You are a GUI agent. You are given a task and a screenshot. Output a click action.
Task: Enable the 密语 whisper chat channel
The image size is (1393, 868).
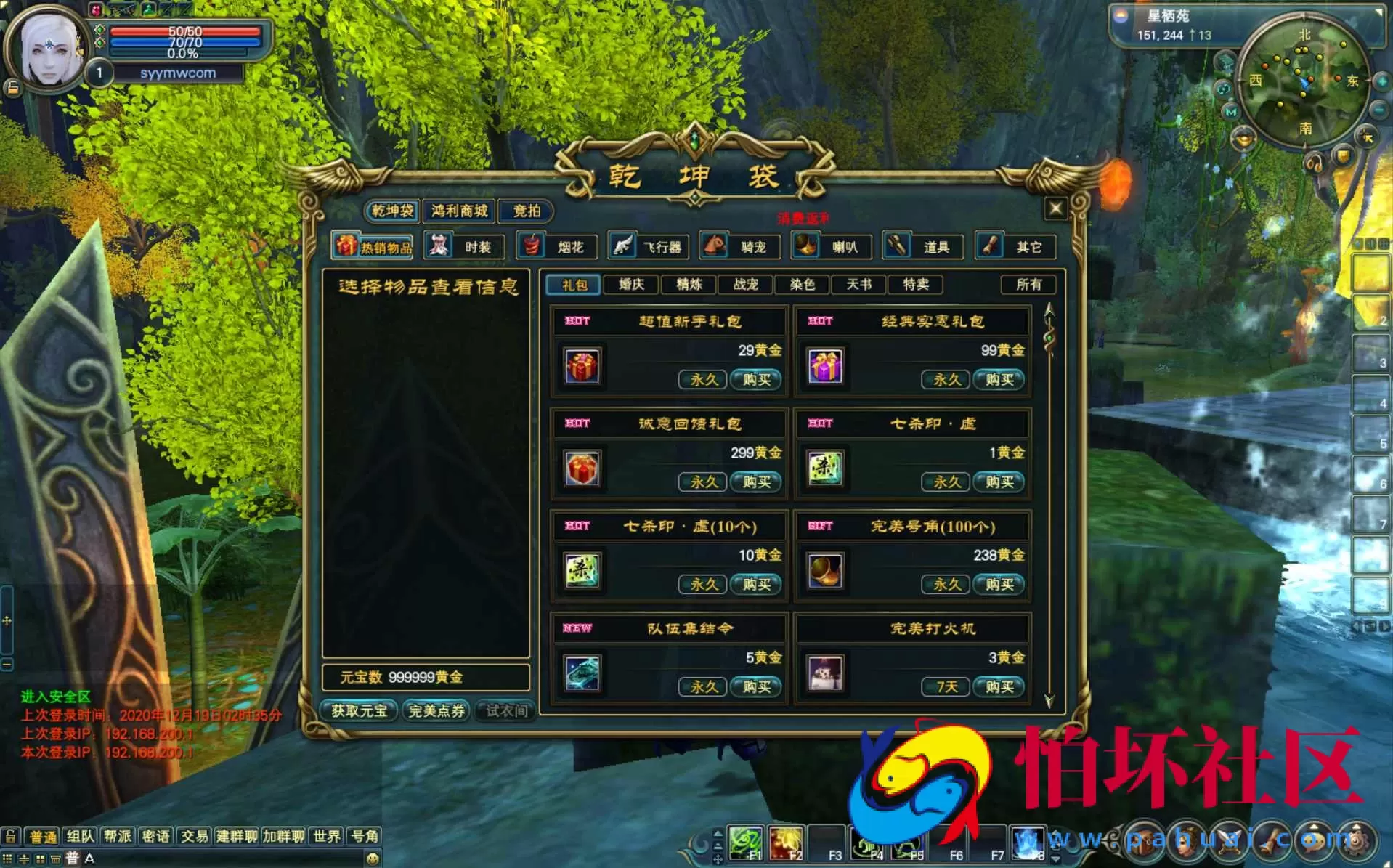155,836
